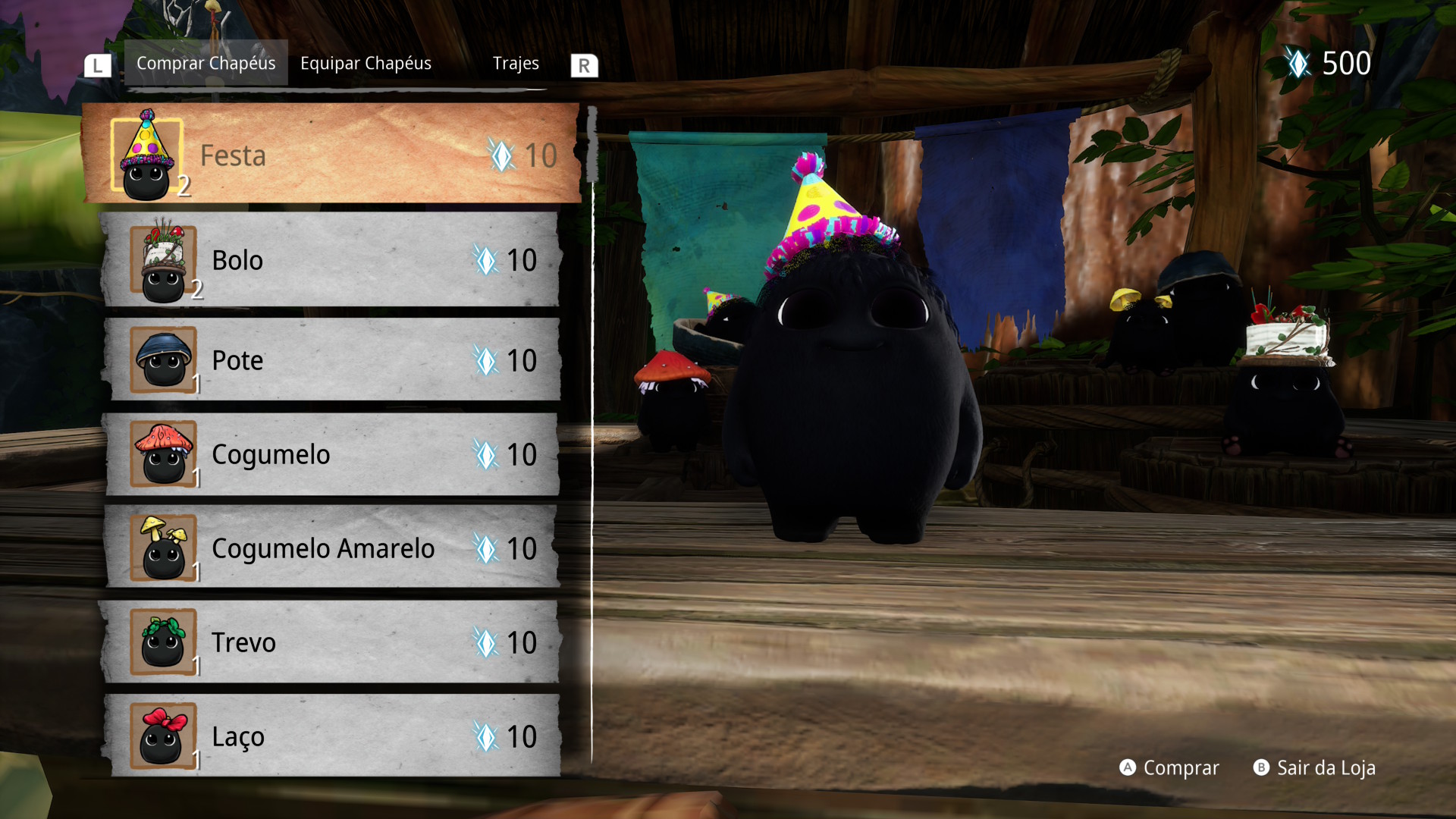Select the Festa party hat row
This screenshot has width=1456, height=819.
point(331,155)
